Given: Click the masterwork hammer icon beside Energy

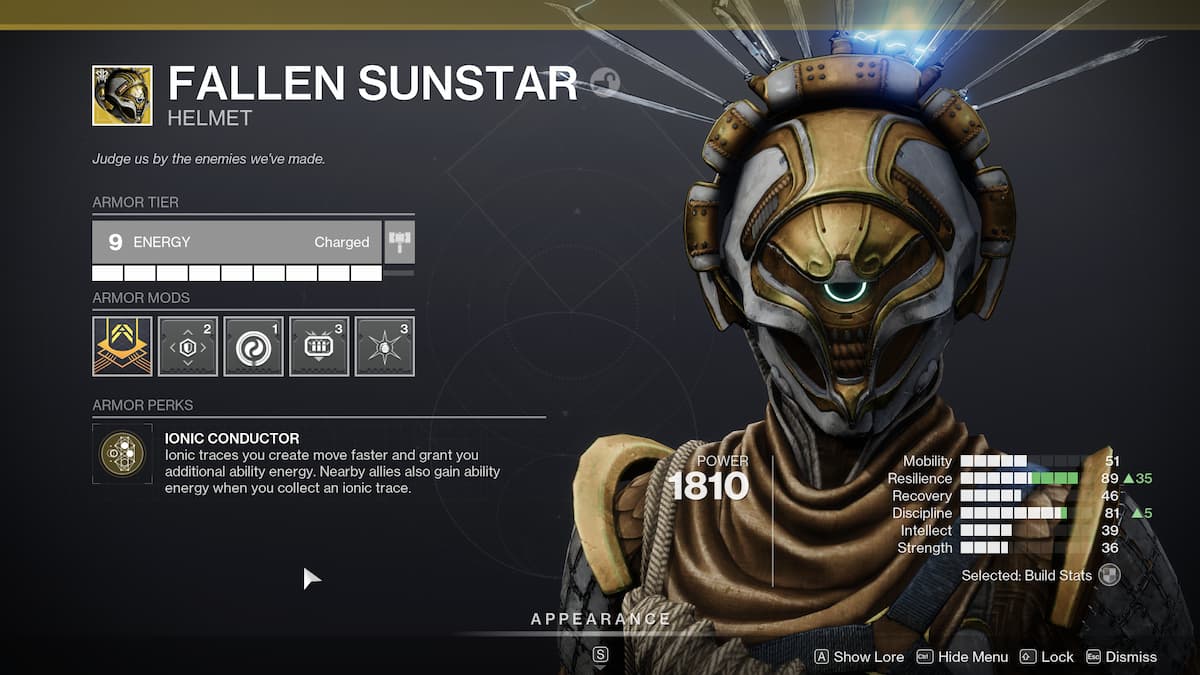Looking at the screenshot, I should 399,242.
